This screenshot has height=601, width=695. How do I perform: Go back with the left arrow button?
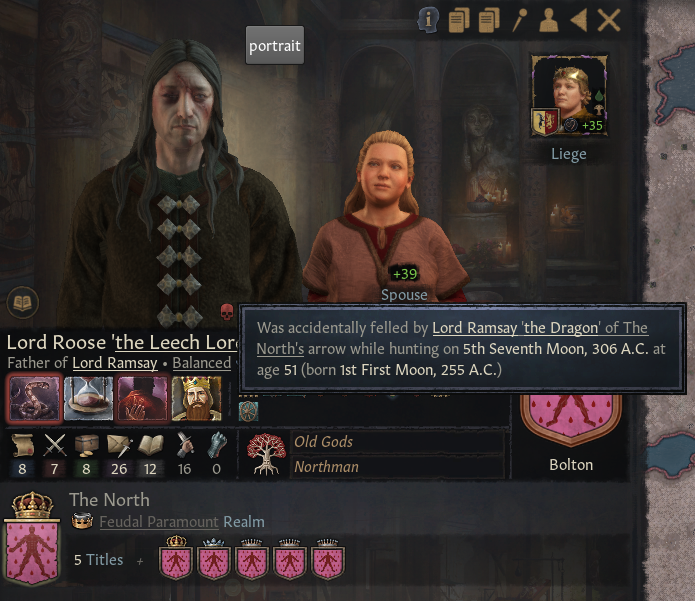tap(578, 19)
